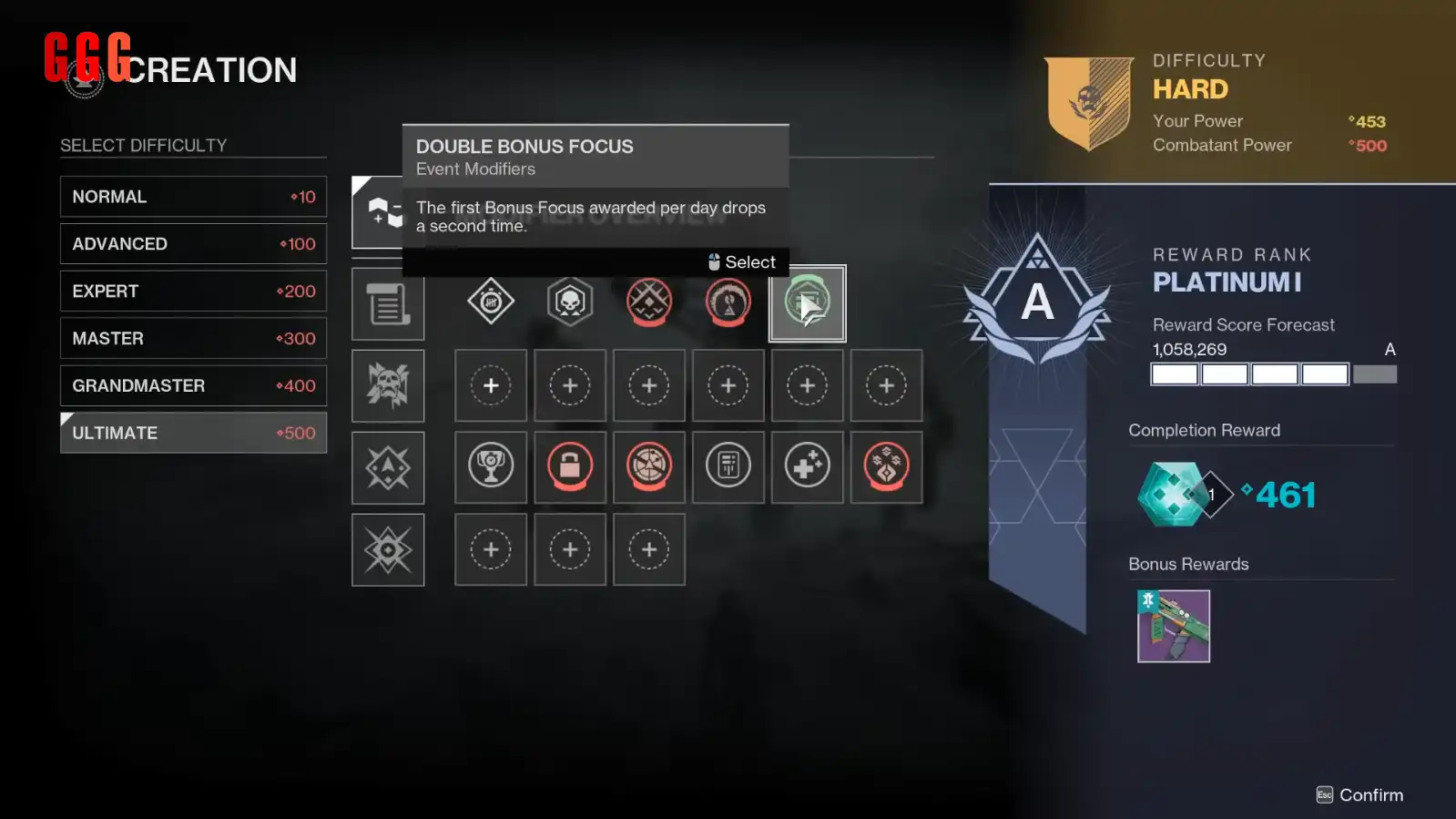The height and width of the screenshot is (819, 1456).
Task: Inspect the teal engram completion reward
Action: pyautogui.click(x=1173, y=495)
